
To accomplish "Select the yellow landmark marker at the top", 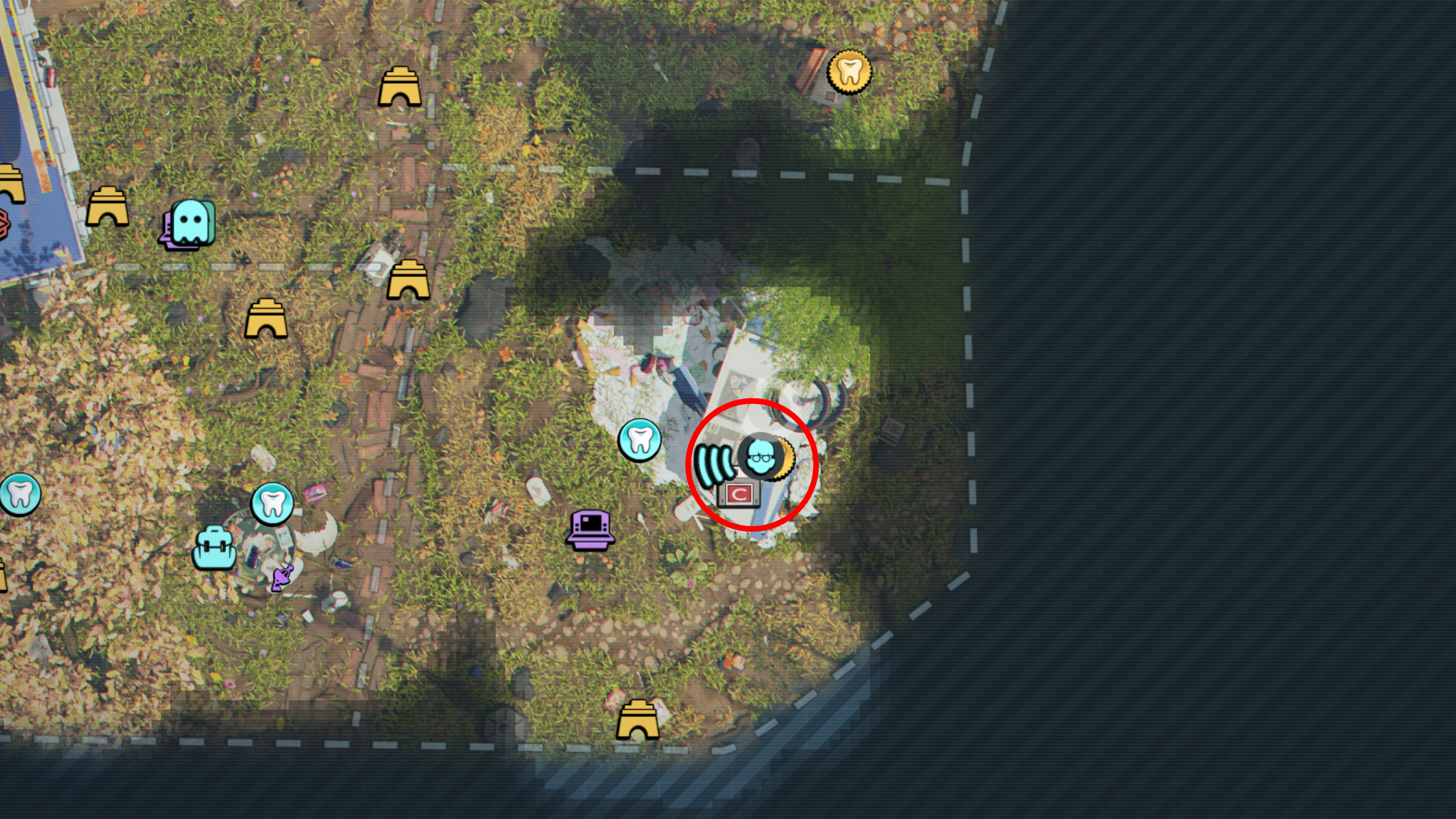I will (401, 85).
